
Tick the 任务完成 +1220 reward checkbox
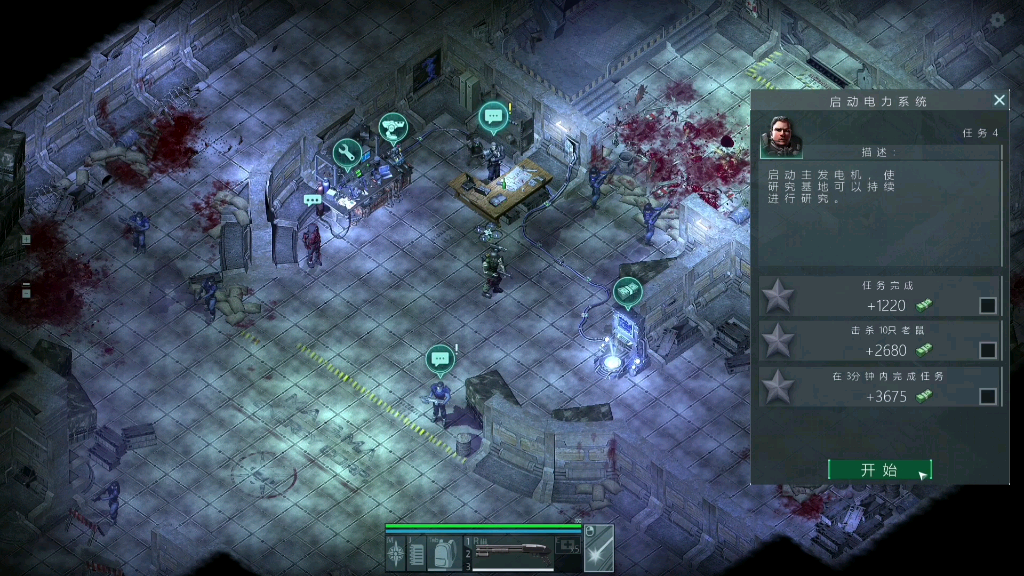988,305
